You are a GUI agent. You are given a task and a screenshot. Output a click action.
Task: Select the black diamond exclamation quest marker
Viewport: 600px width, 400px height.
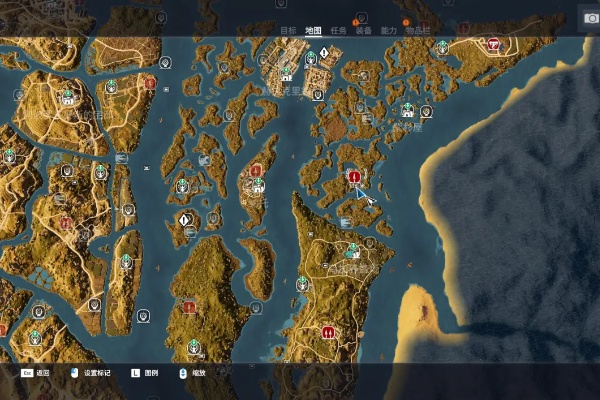[184, 220]
